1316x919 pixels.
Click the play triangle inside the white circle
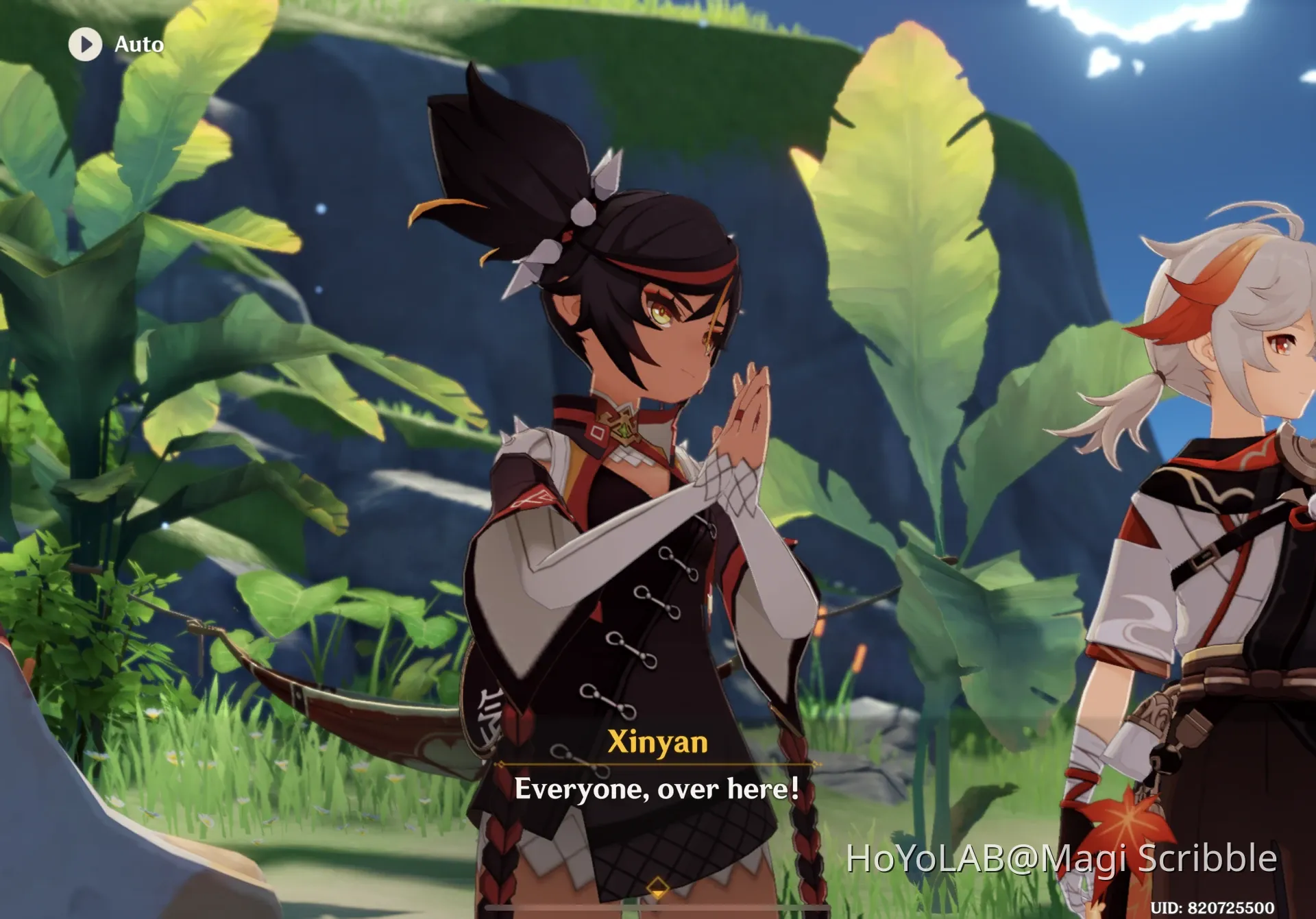(x=86, y=45)
